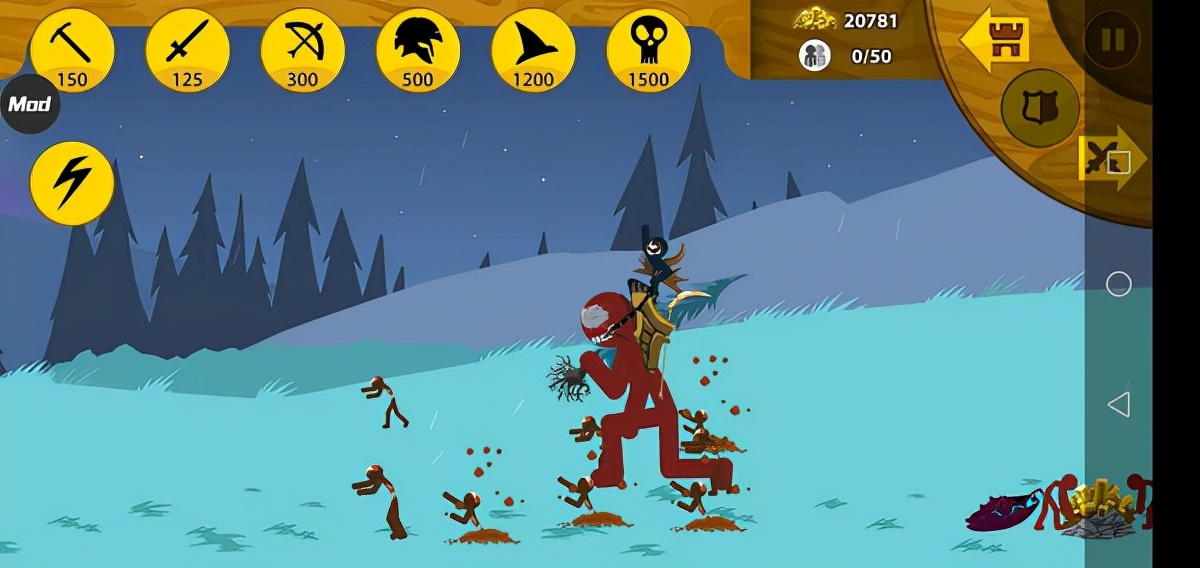The image size is (1200, 568).
Task: Train a miner for 150 gold
Action: pyautogui.click(x=72, y=50)
